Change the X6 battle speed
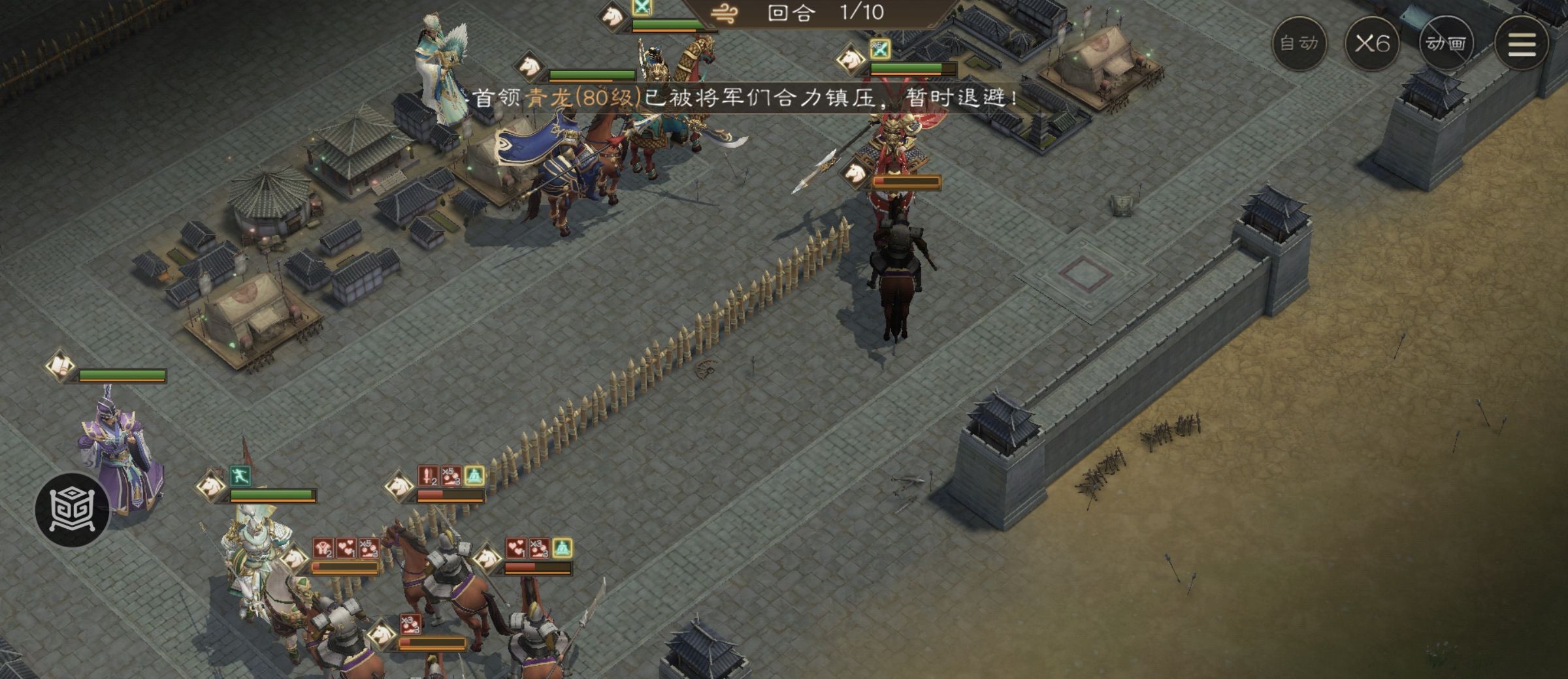 (x=1372, y=44)
